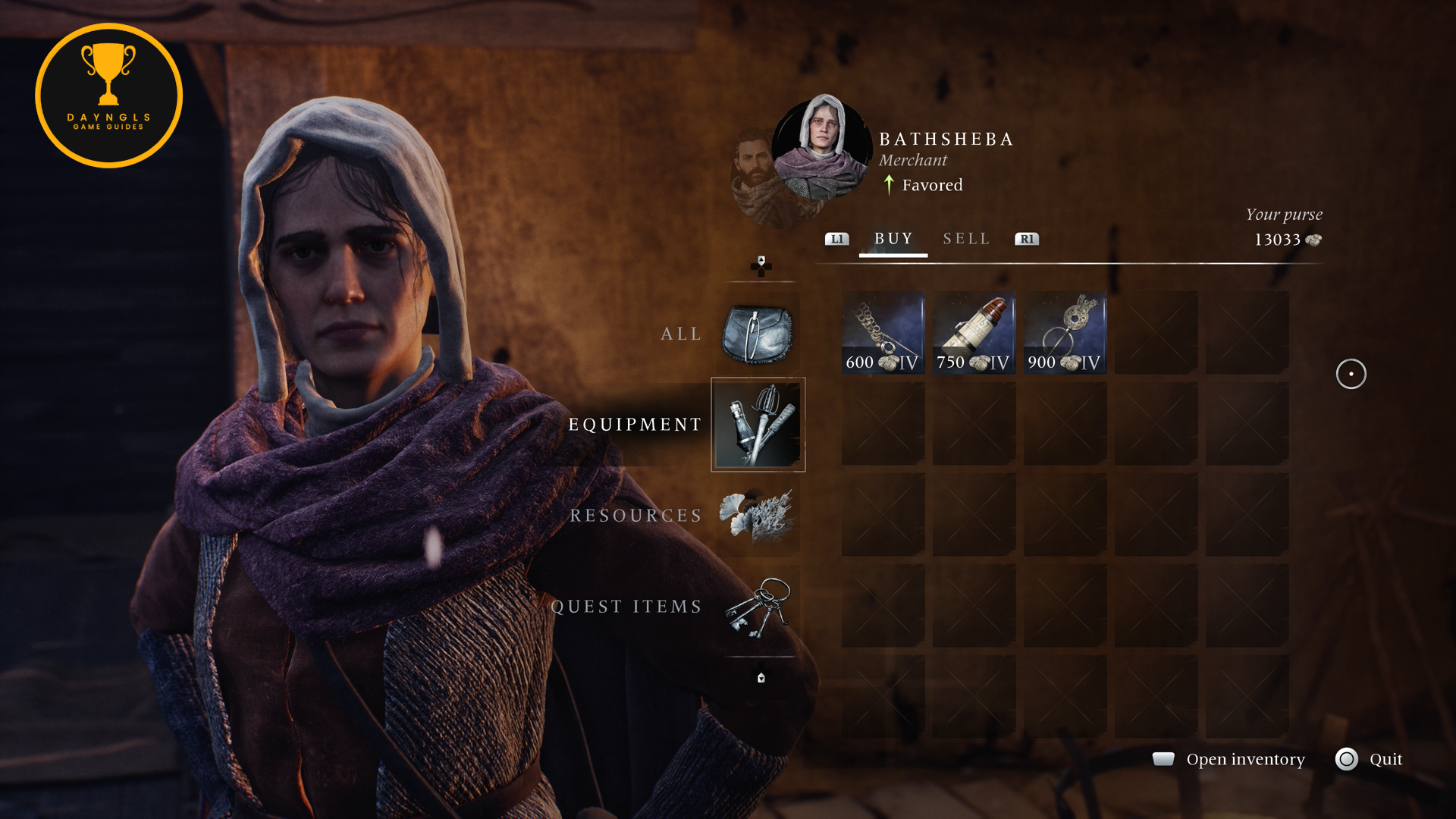
Task: Select the 600-cost chain item
Action: tap(883, 333)
